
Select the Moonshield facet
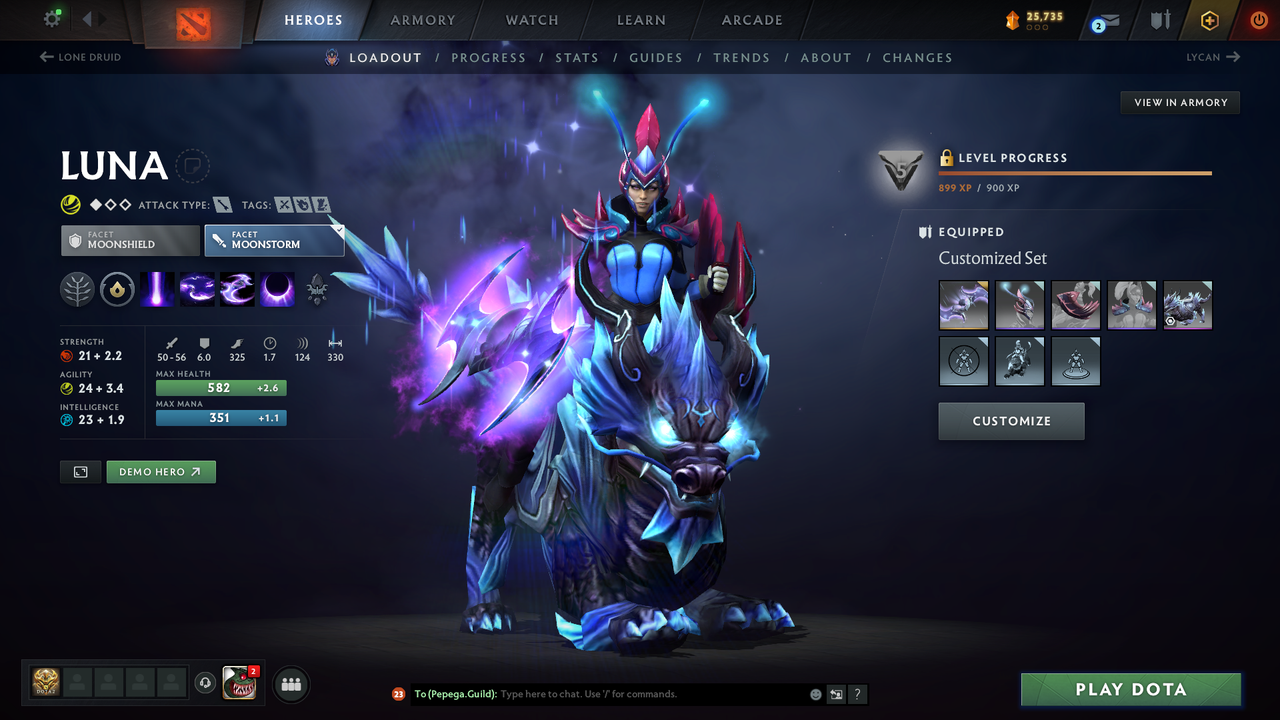129,240
